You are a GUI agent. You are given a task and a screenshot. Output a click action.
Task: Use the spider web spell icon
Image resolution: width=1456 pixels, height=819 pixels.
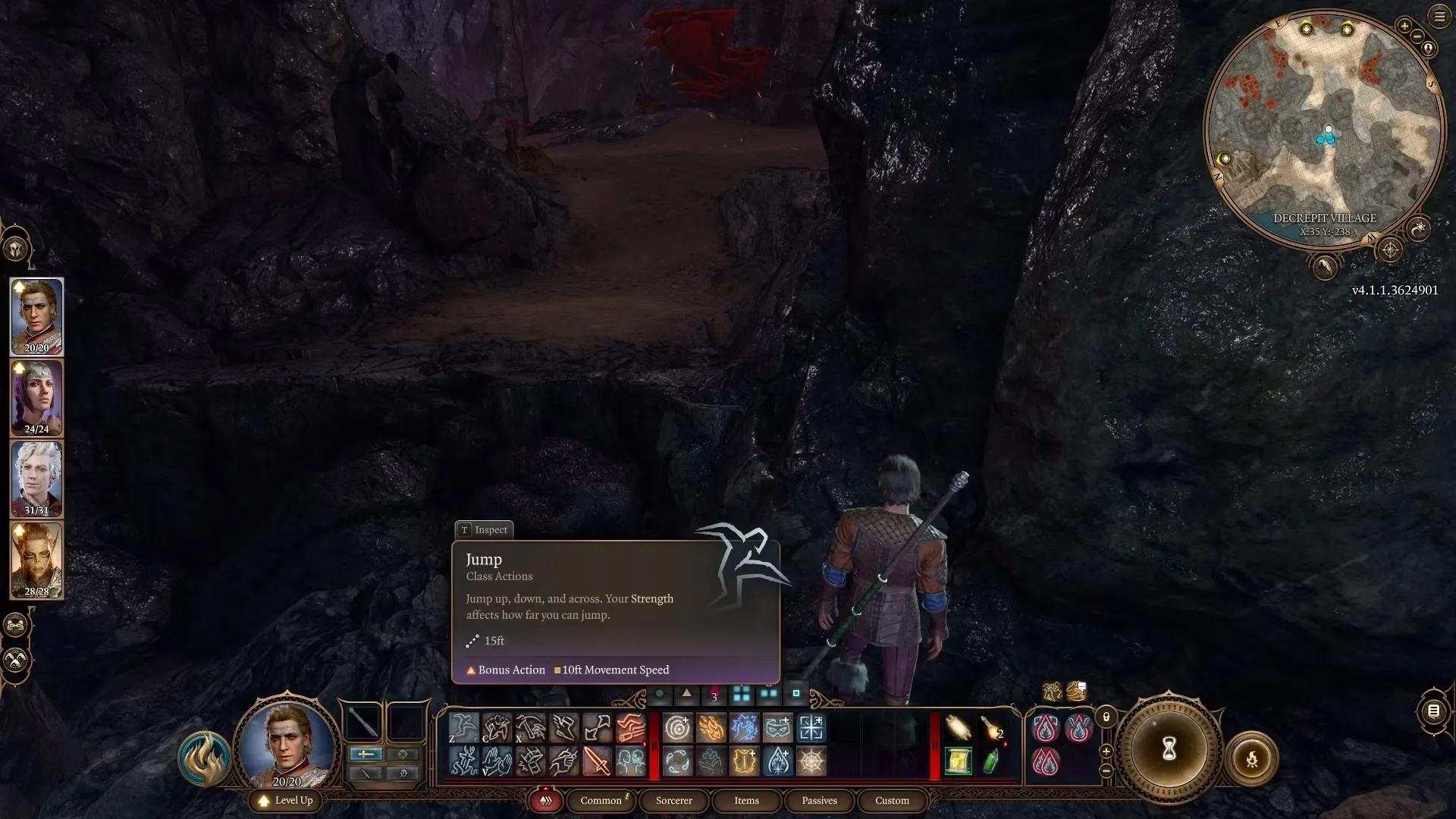(811, 761)
